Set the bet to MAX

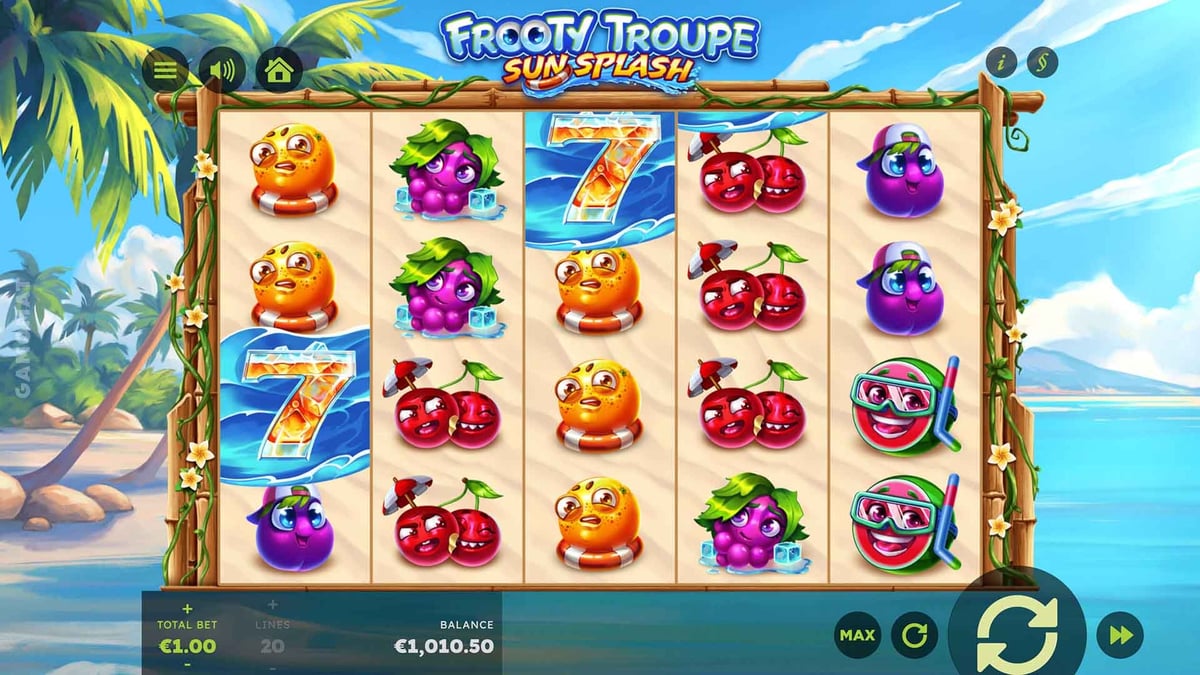(858, 634)
